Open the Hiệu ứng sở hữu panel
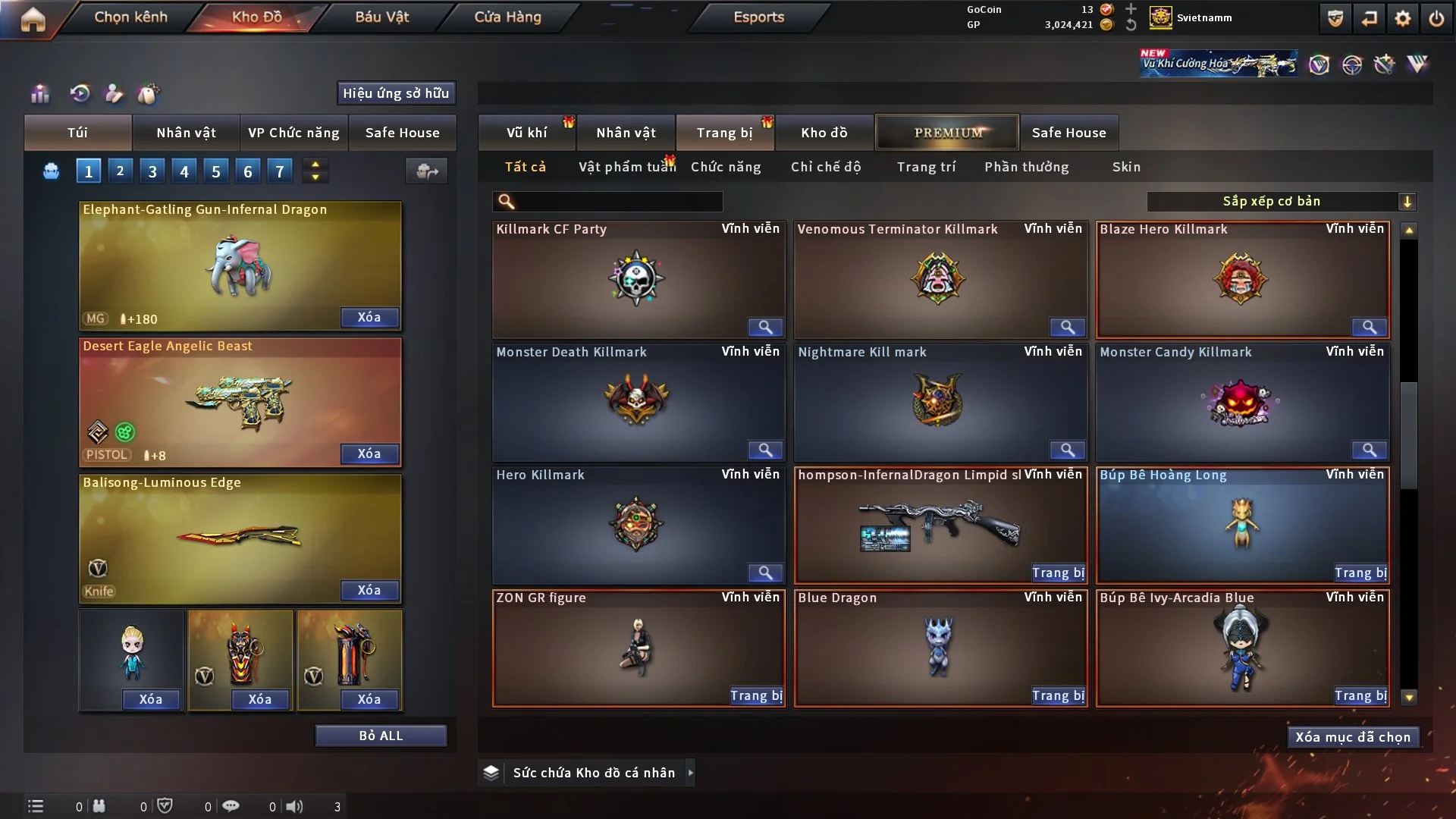 396,93
